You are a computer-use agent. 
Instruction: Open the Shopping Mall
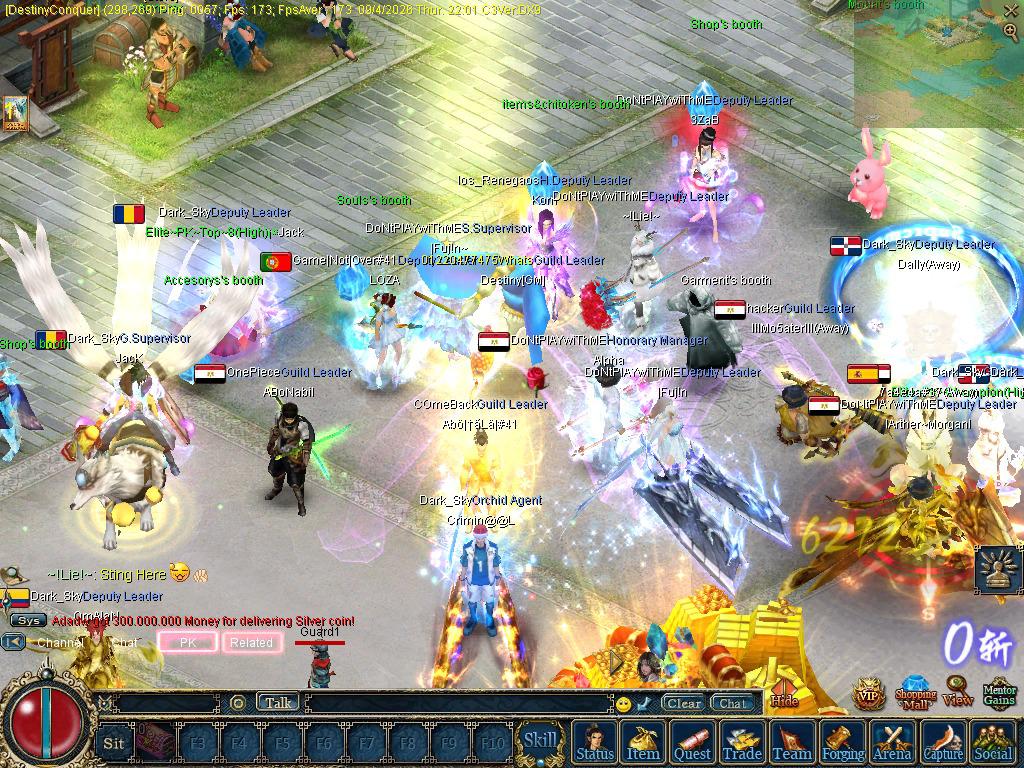click(x=915, y=691)
